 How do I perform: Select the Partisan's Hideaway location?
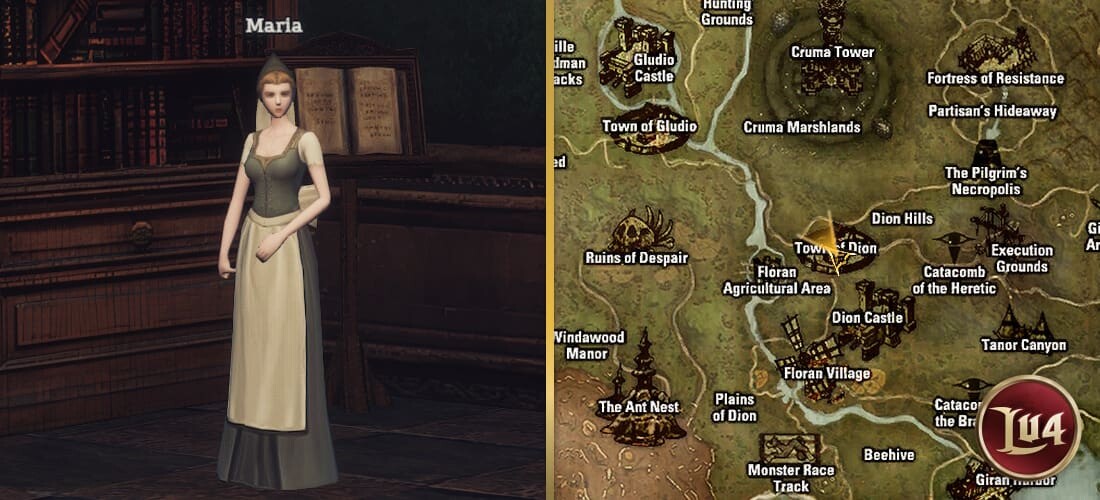pos(992,111)
